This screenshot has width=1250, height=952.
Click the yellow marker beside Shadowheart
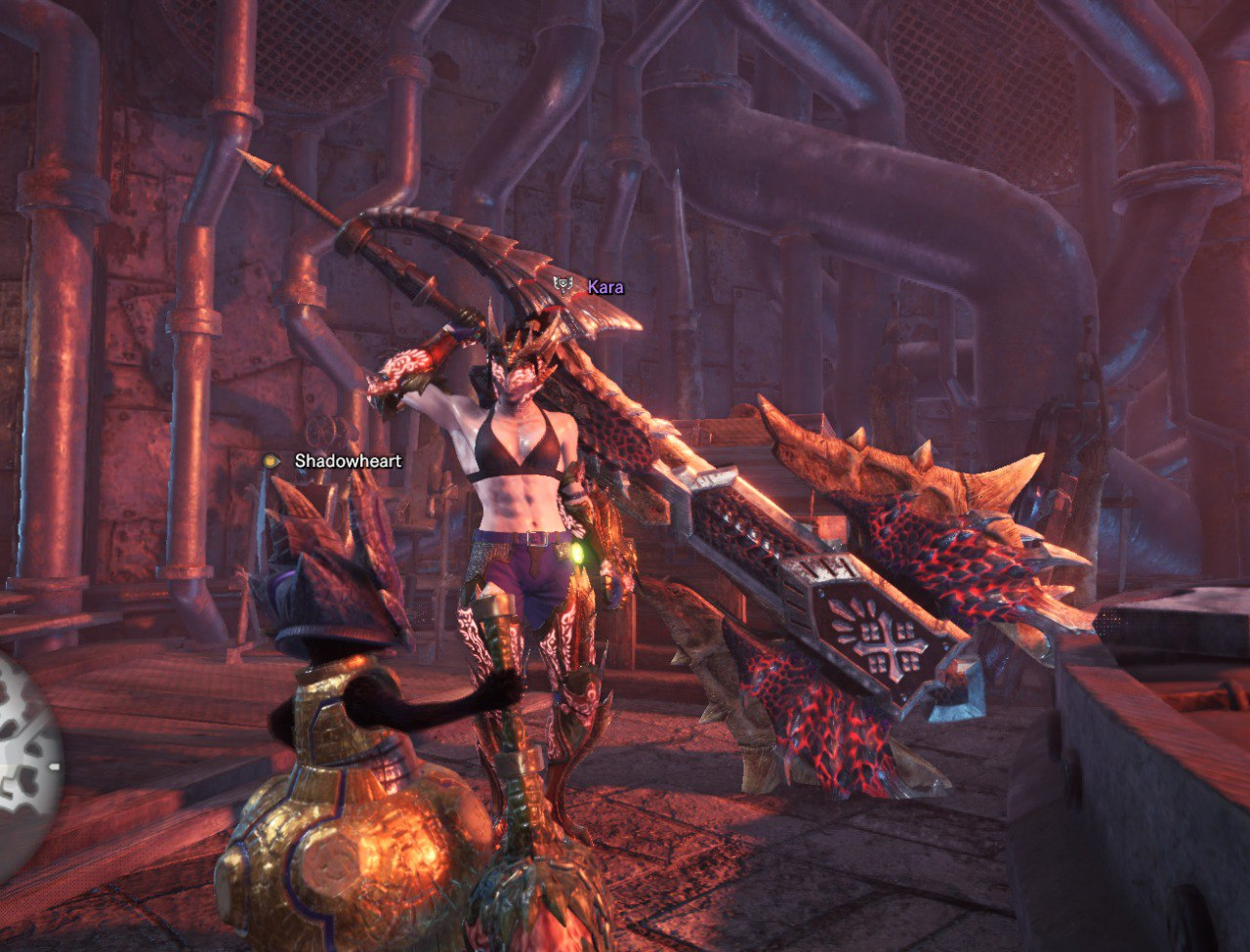coord(271,461)
